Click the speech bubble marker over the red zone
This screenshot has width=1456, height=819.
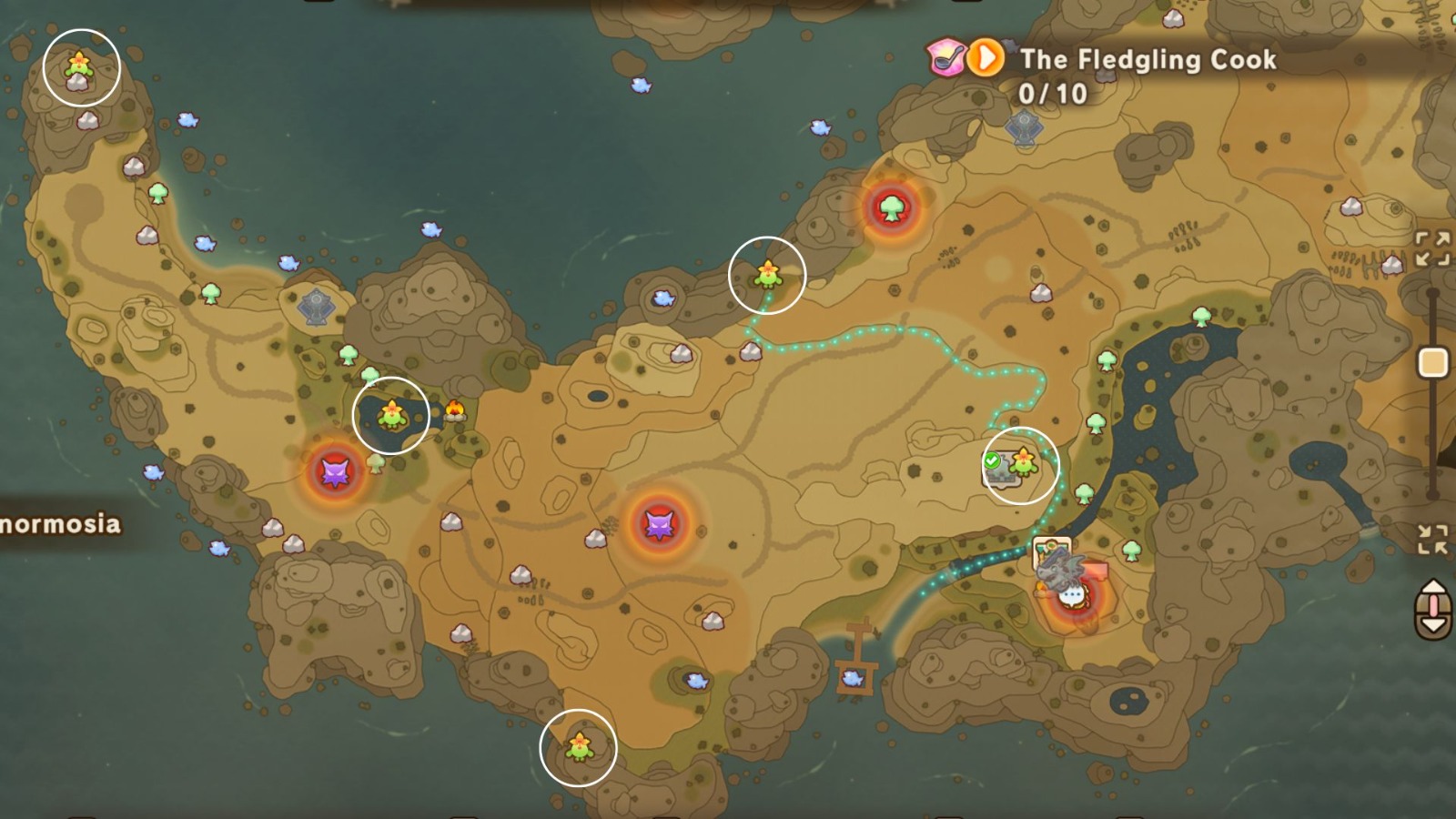coord(1074,596)
